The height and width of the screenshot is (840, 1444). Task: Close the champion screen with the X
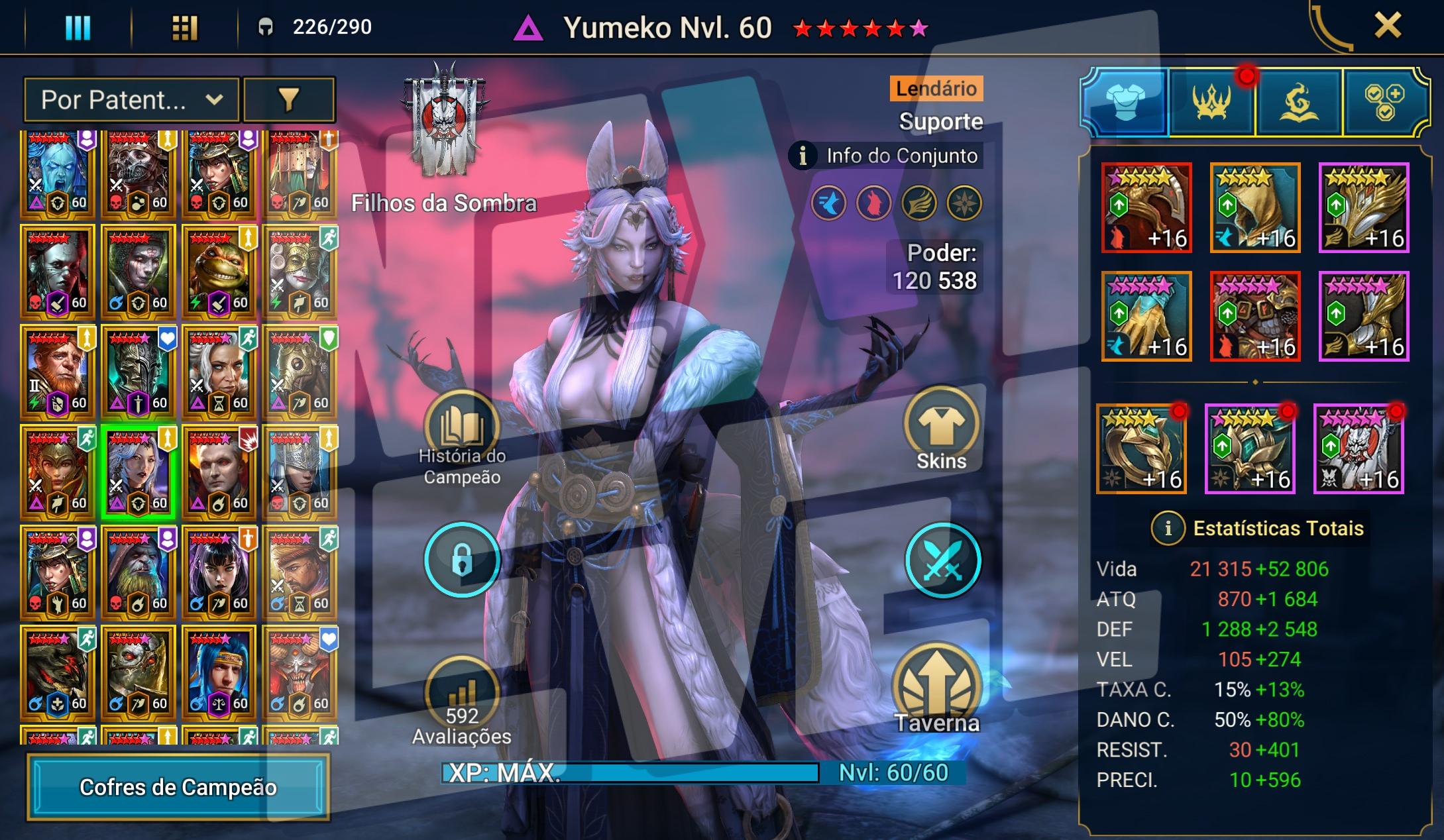pyautogui.click(x=1387, y=26)
